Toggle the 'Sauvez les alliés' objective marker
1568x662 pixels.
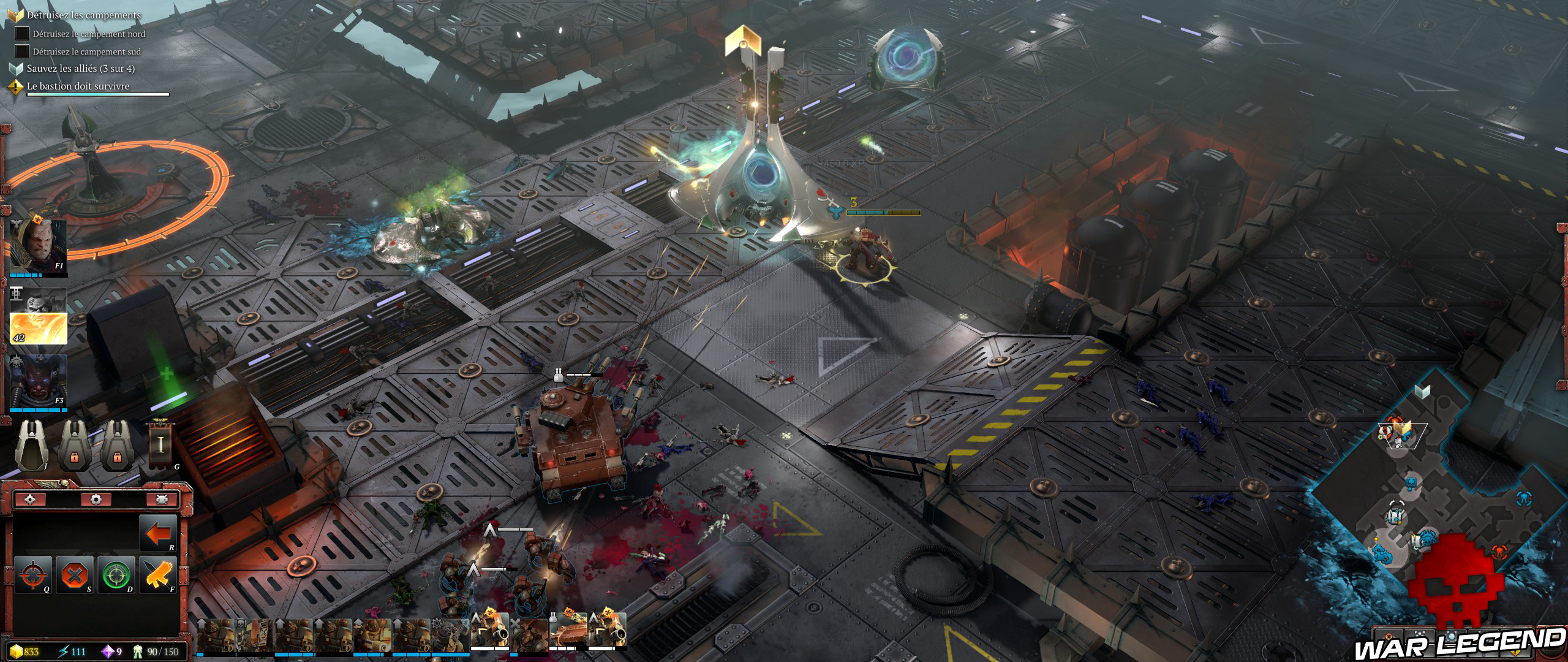click(x=15, y=68)
